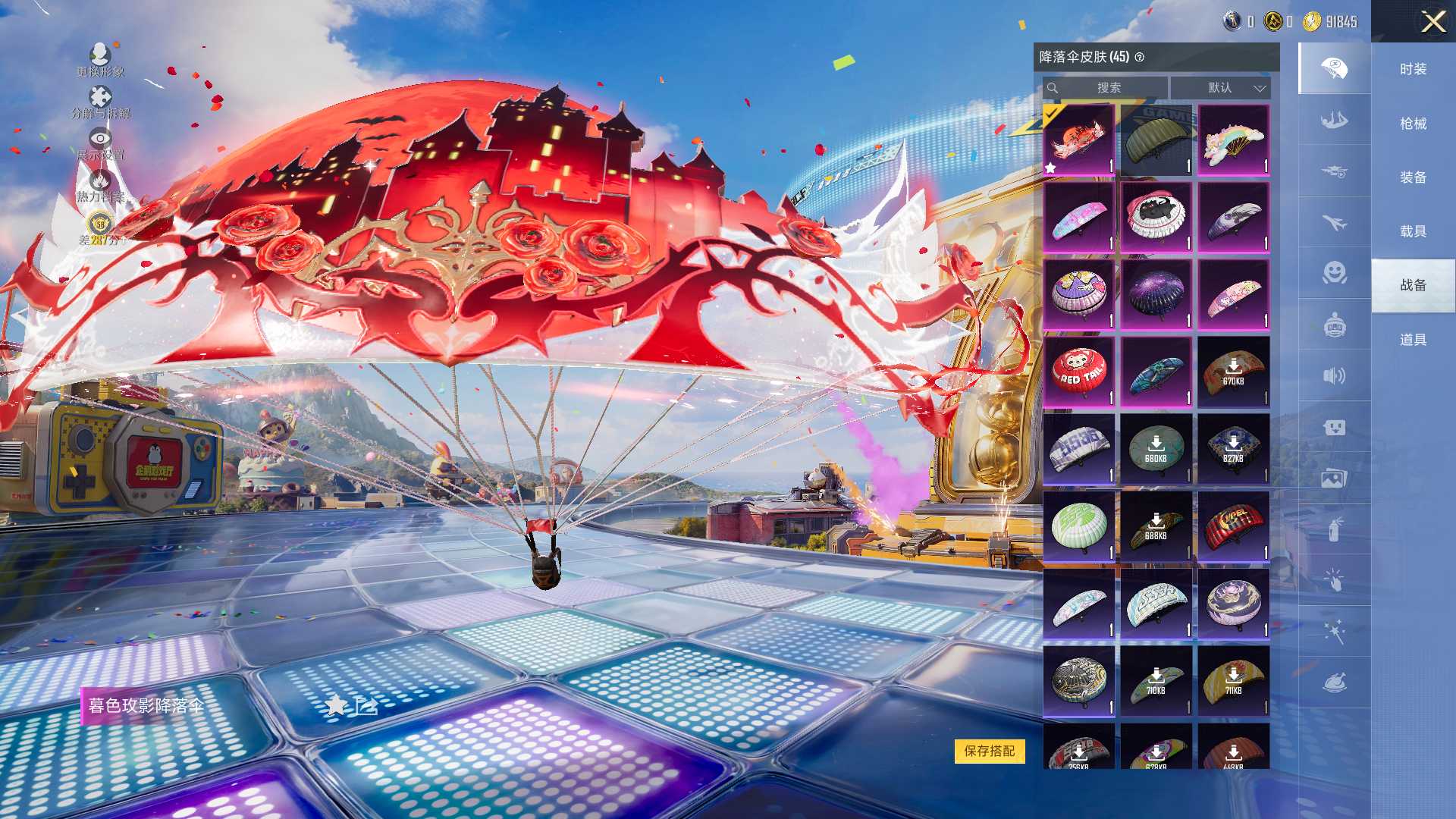This screenshot has height=819, width=1456.
Task: Open the 枪械 category tab
Action: click(x=1413, y=124)
